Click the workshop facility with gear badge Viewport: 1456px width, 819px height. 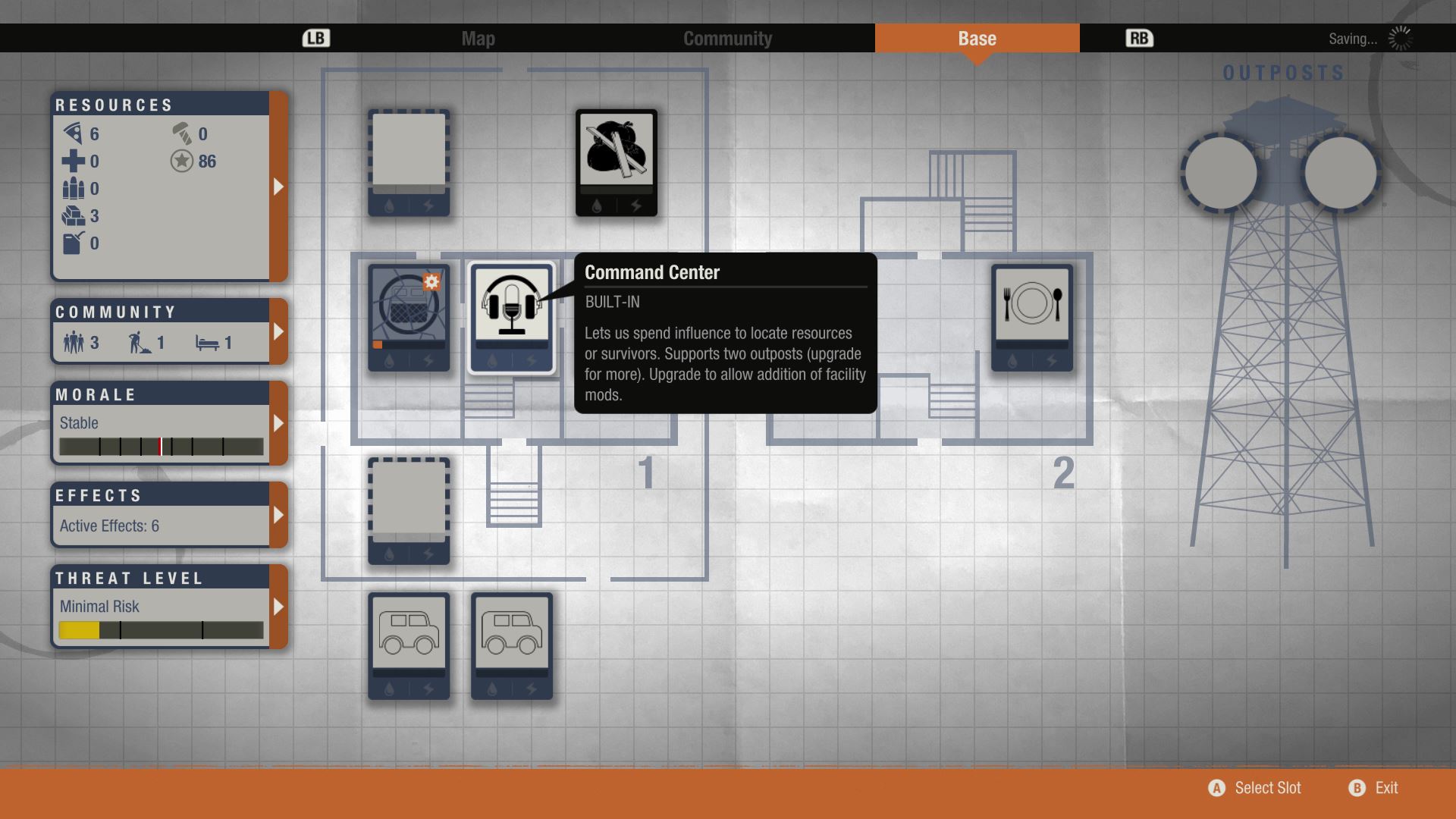coord(408,318)
